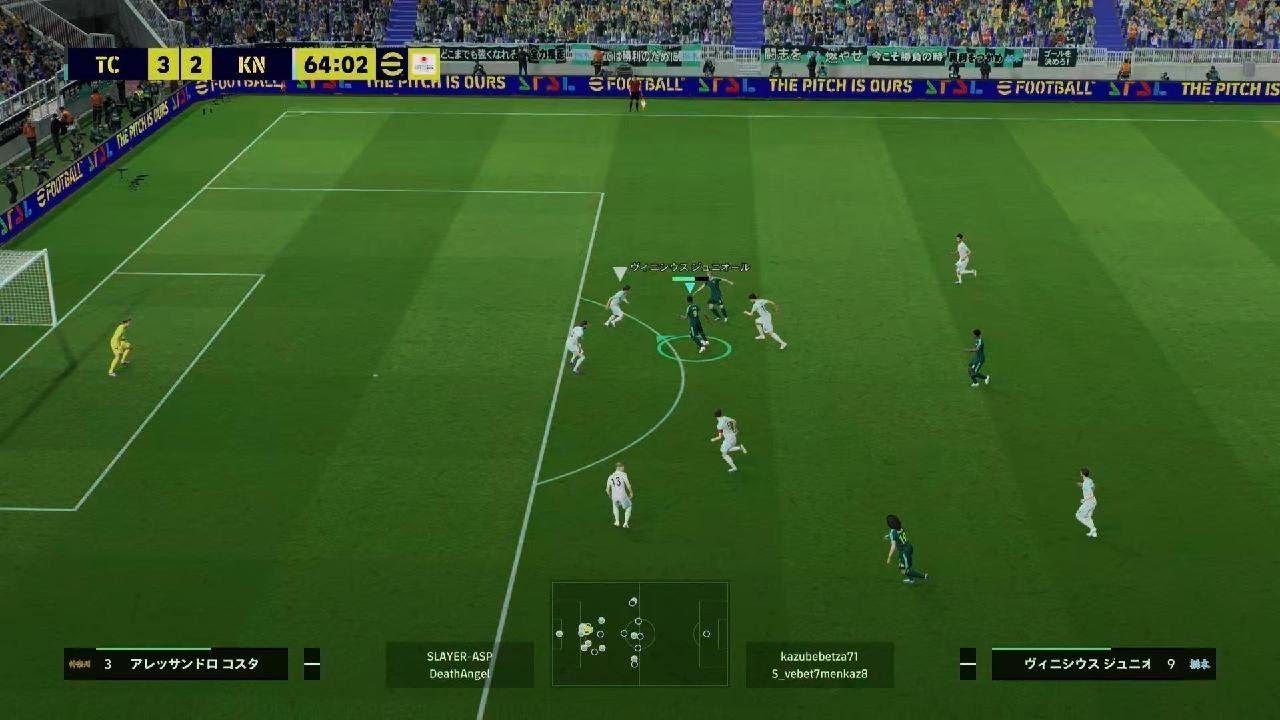Open the hollow triangle indicator above Vinicius Junior
This screenshot has width=1280, height=720.
tap(620, 272)
